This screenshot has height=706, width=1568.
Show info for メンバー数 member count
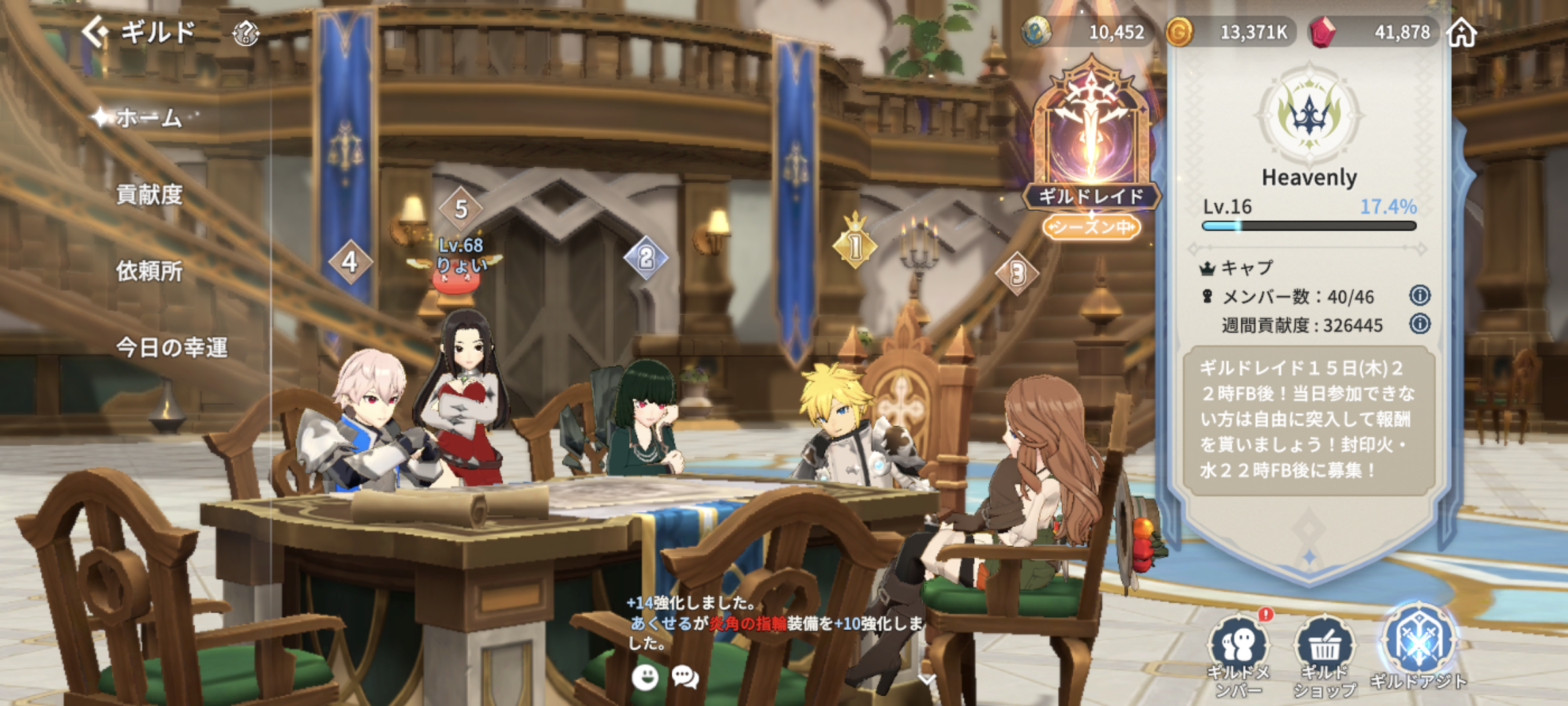click(x=1420, y=295)
